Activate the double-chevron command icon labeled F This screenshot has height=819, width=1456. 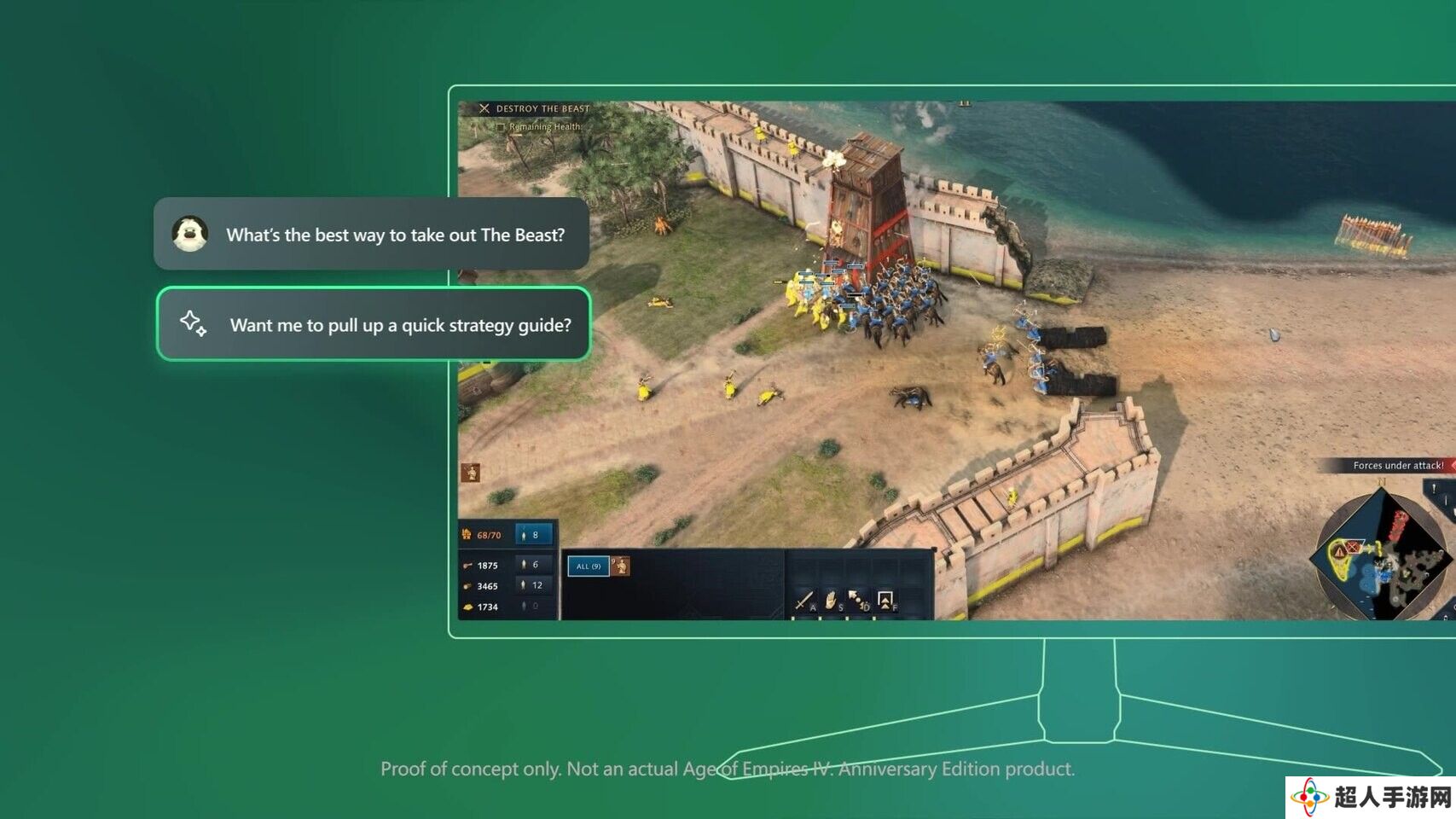point(885,600)
